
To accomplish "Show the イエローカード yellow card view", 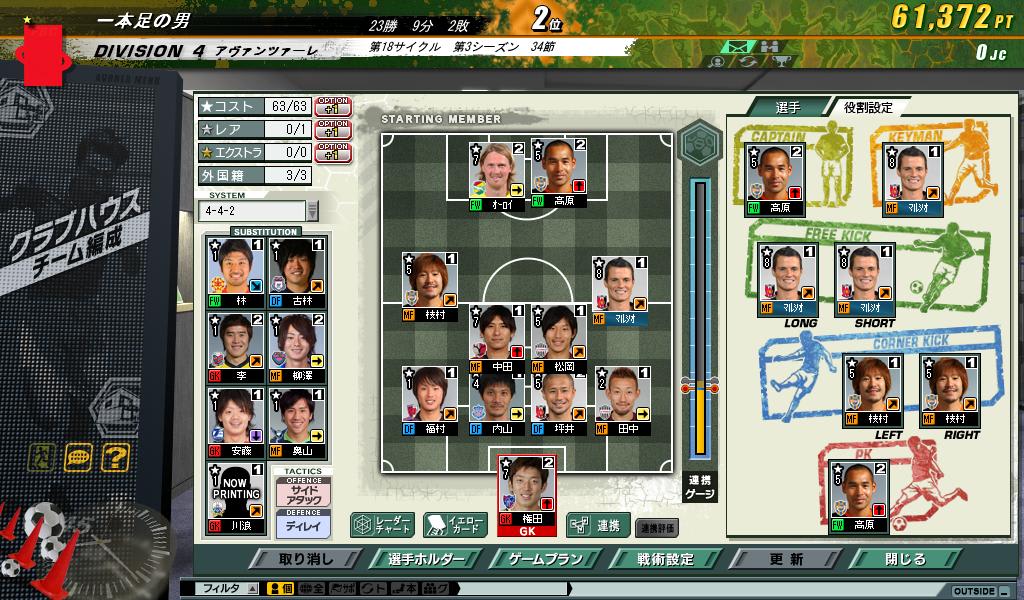I will (454, 524).
